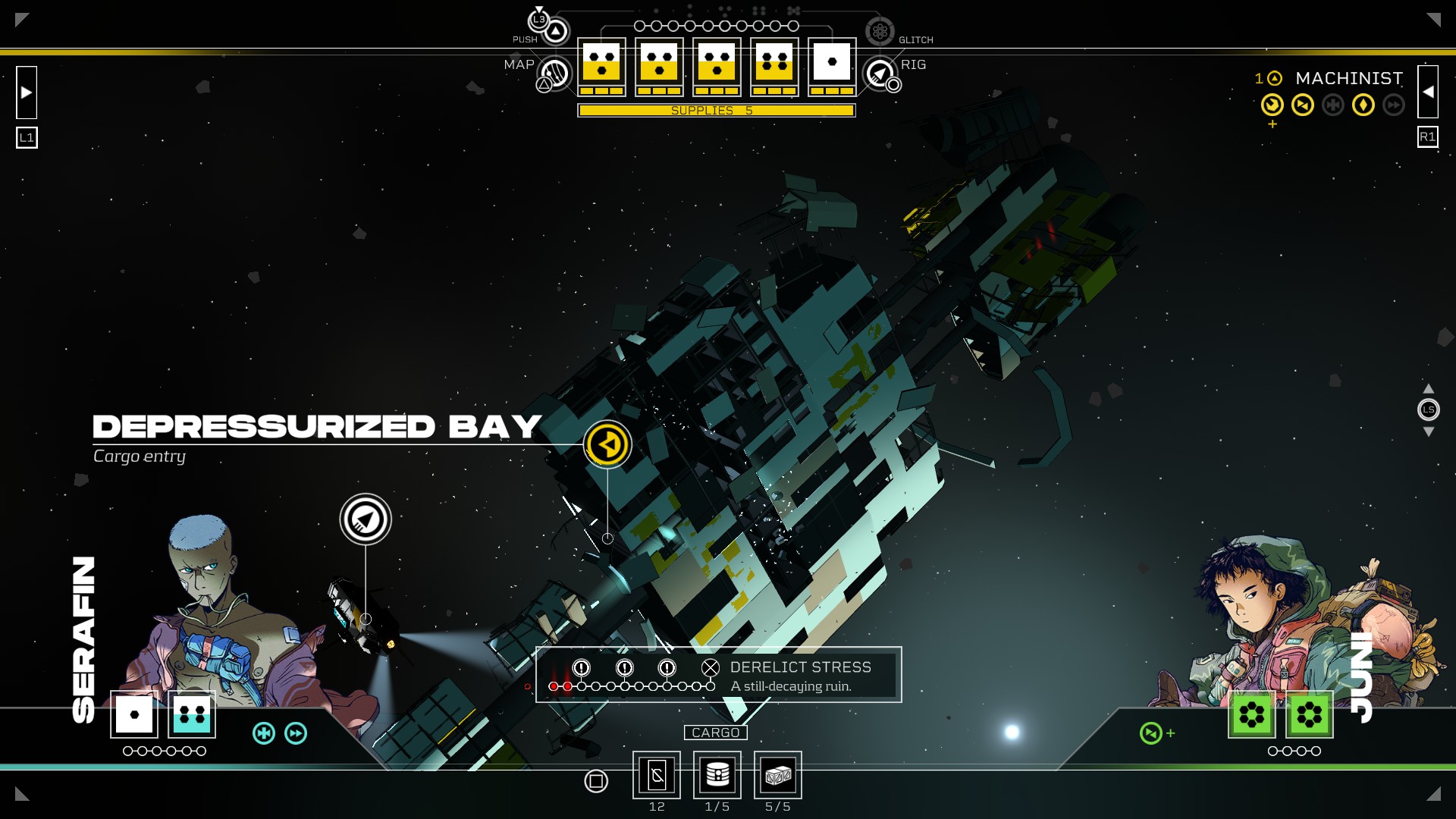Image resolution: width=1456 pixels, height=819 pixels.
Task: Activate the Glitch gear icon
Action: (880, 32)
